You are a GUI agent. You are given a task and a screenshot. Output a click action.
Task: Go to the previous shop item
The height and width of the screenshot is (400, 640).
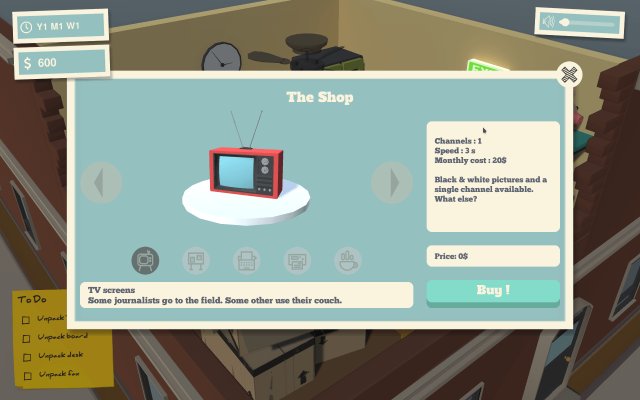tap(101, 182)
